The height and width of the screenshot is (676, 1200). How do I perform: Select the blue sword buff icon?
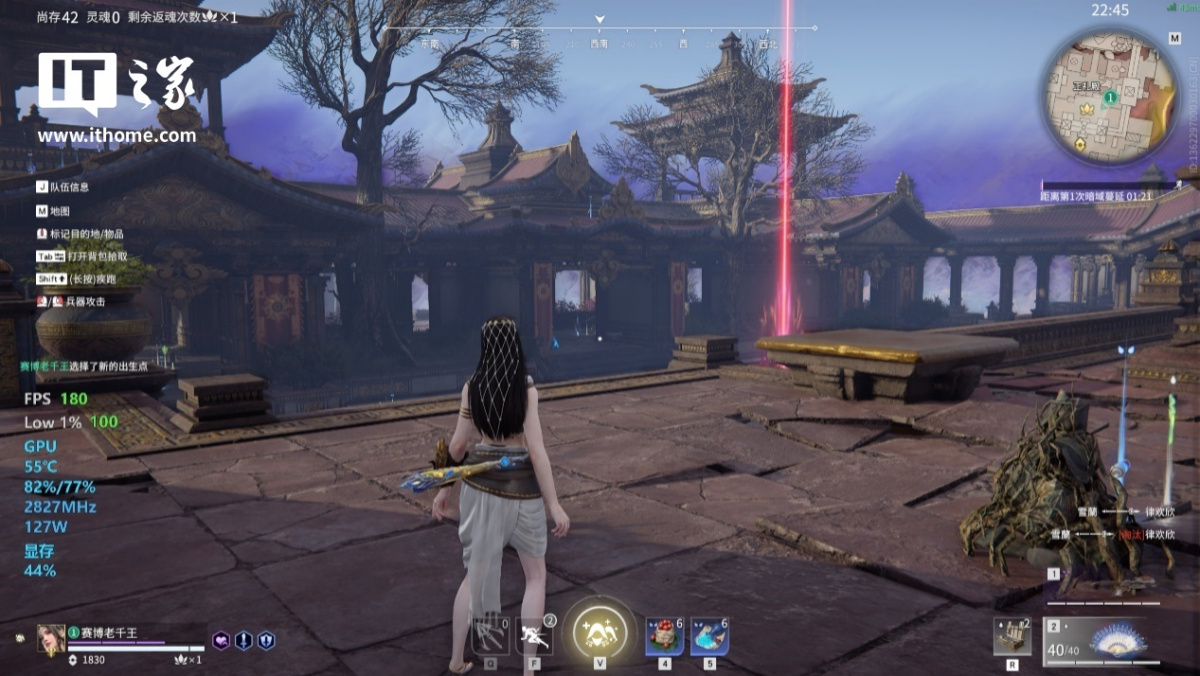pyautogui.click(x=244, y=640)
